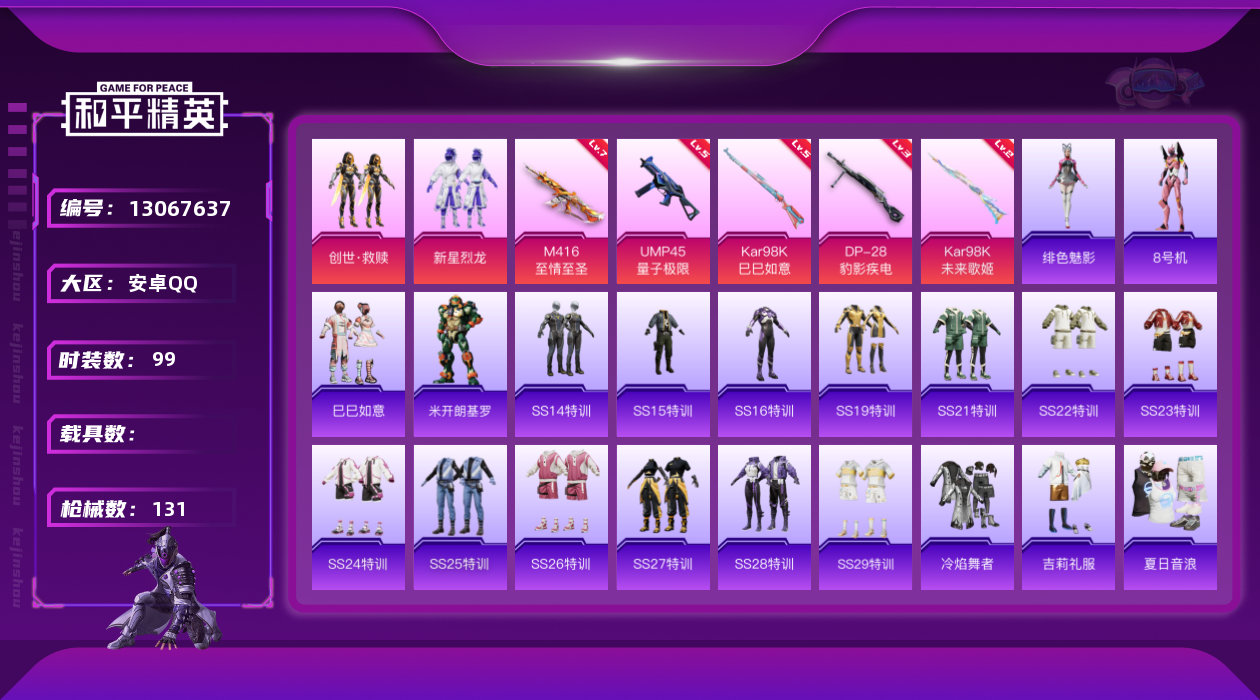This screenshot has height=700, width=1260.
Task: View the 绯色魅影 outfit card
Action: (x=1068, y=211)
